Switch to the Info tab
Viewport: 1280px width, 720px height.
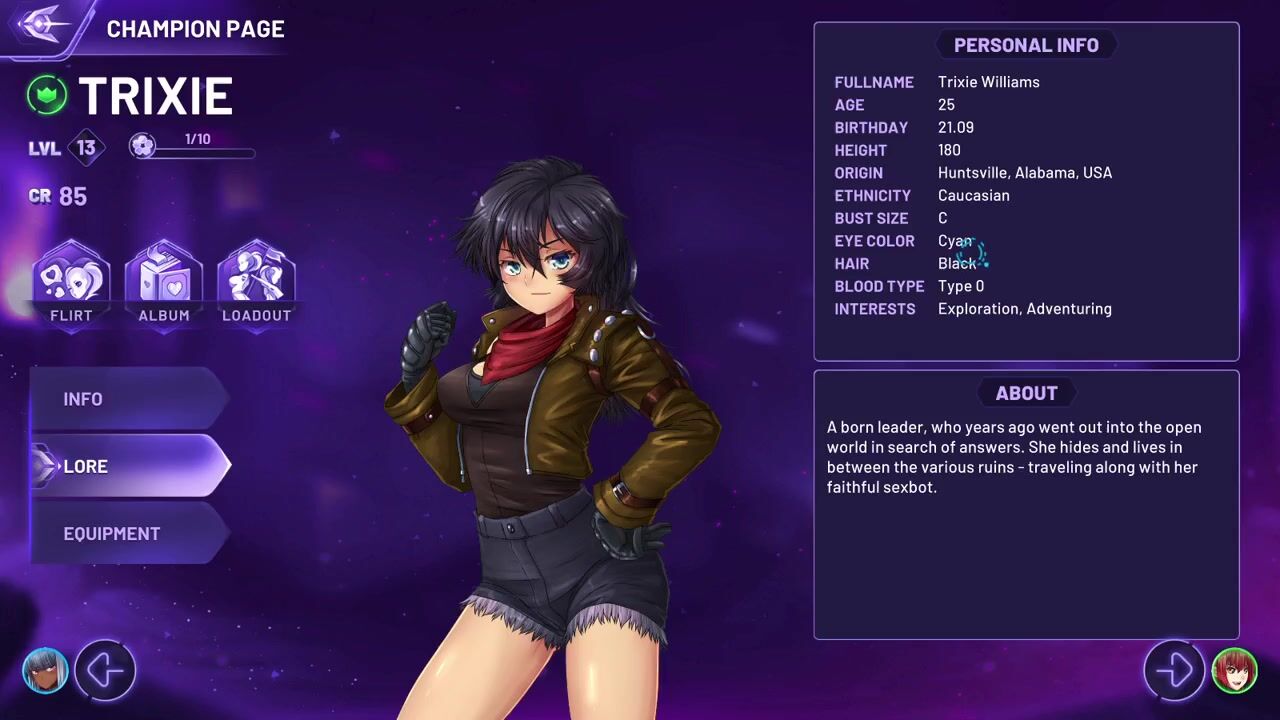130,399
